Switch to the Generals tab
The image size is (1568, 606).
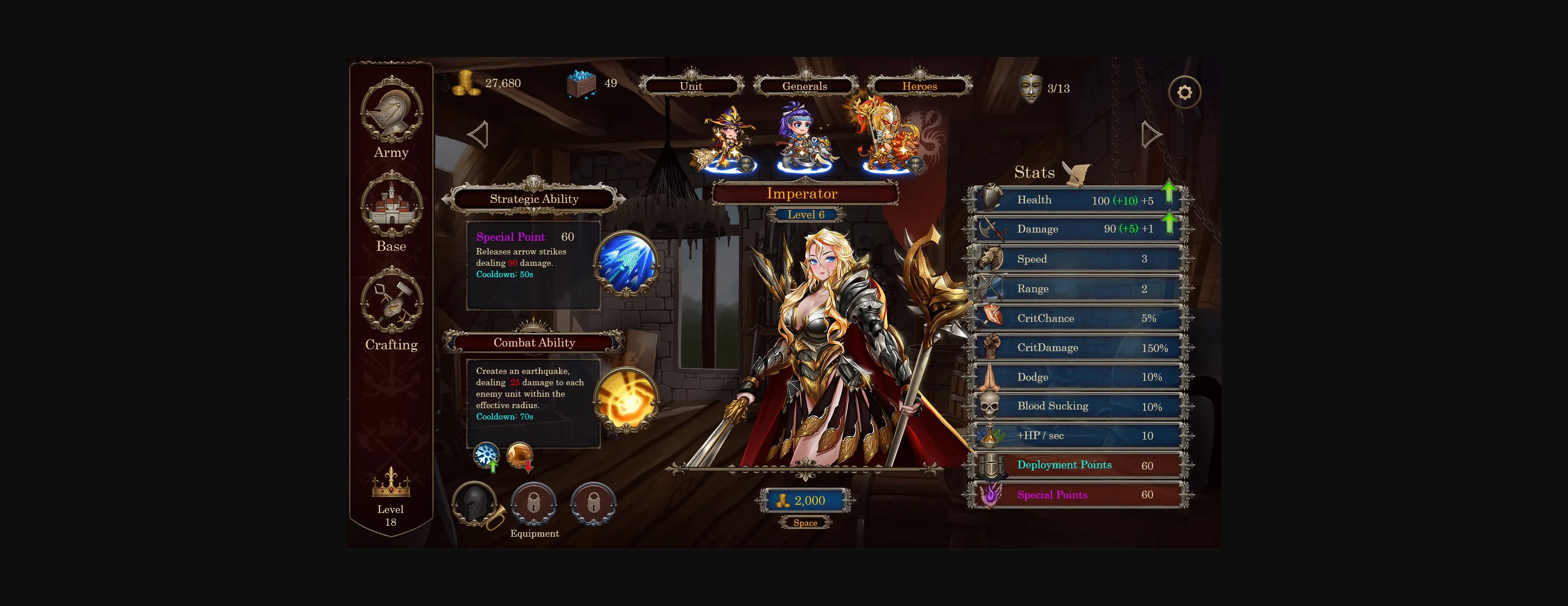[x=805, y=86]
